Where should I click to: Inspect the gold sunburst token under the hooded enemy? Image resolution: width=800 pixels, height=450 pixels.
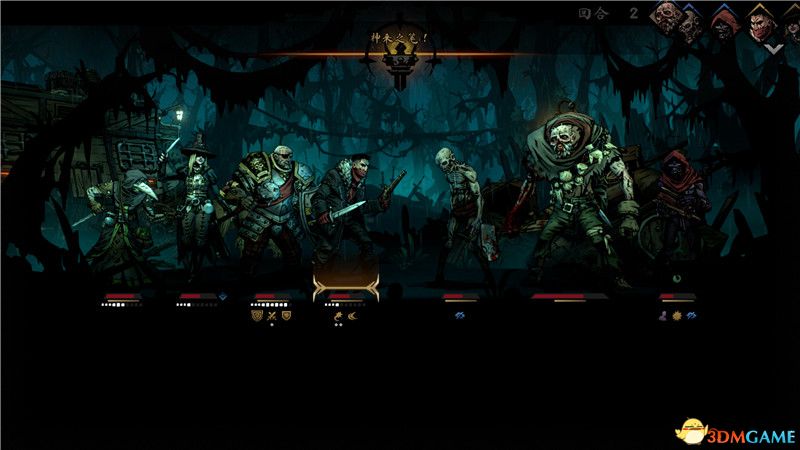(x=677, y=315)
